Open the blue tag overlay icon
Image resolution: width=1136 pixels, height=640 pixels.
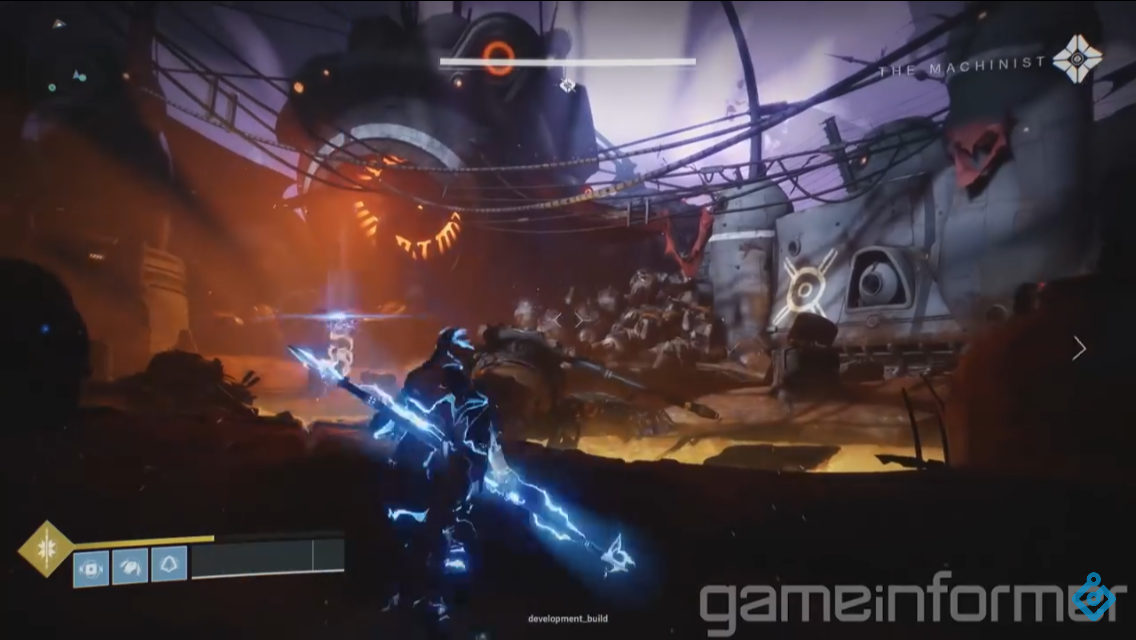(x=1093, y=597)
